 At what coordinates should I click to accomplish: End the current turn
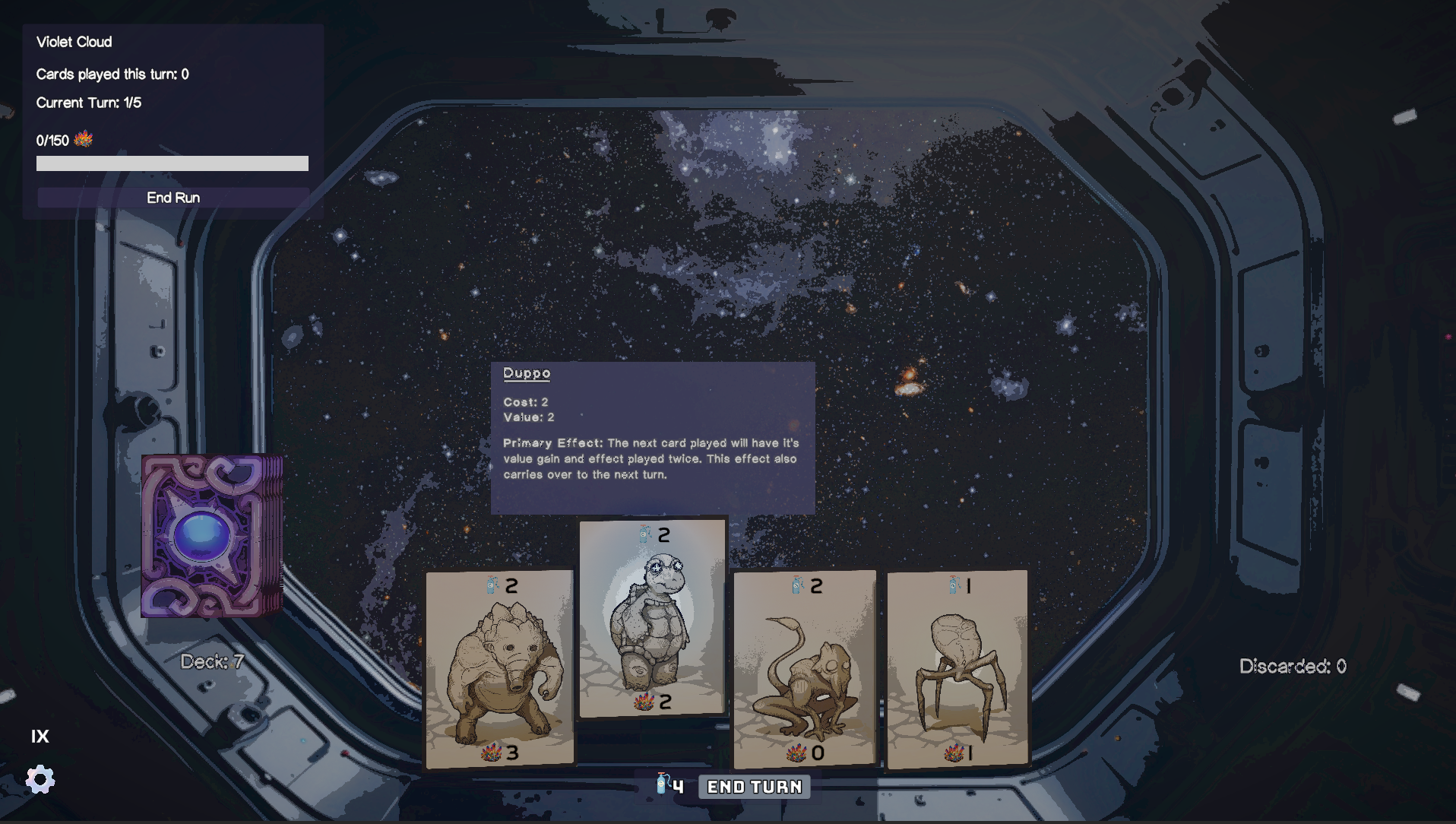point(754,787)
